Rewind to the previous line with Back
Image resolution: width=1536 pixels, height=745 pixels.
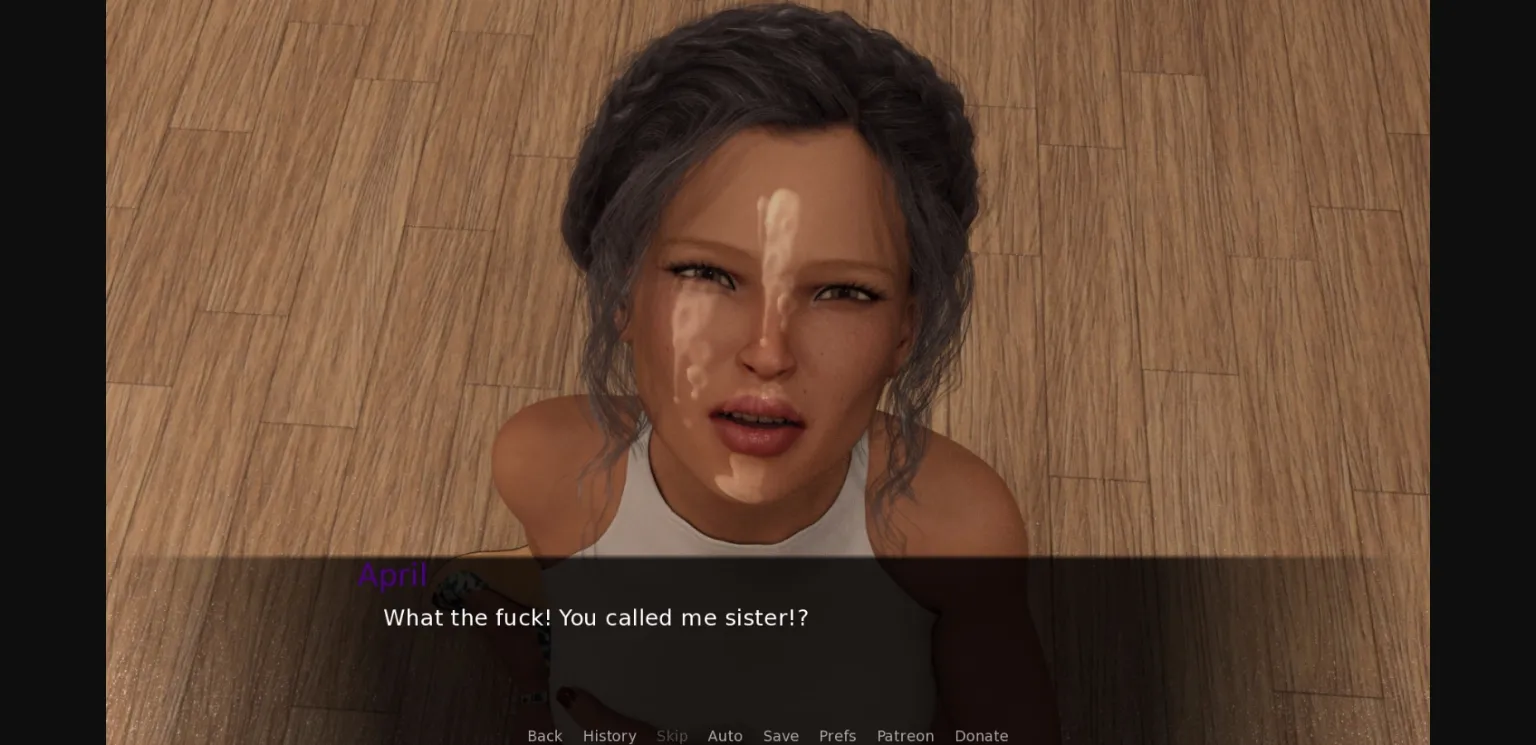pos(545,736)
